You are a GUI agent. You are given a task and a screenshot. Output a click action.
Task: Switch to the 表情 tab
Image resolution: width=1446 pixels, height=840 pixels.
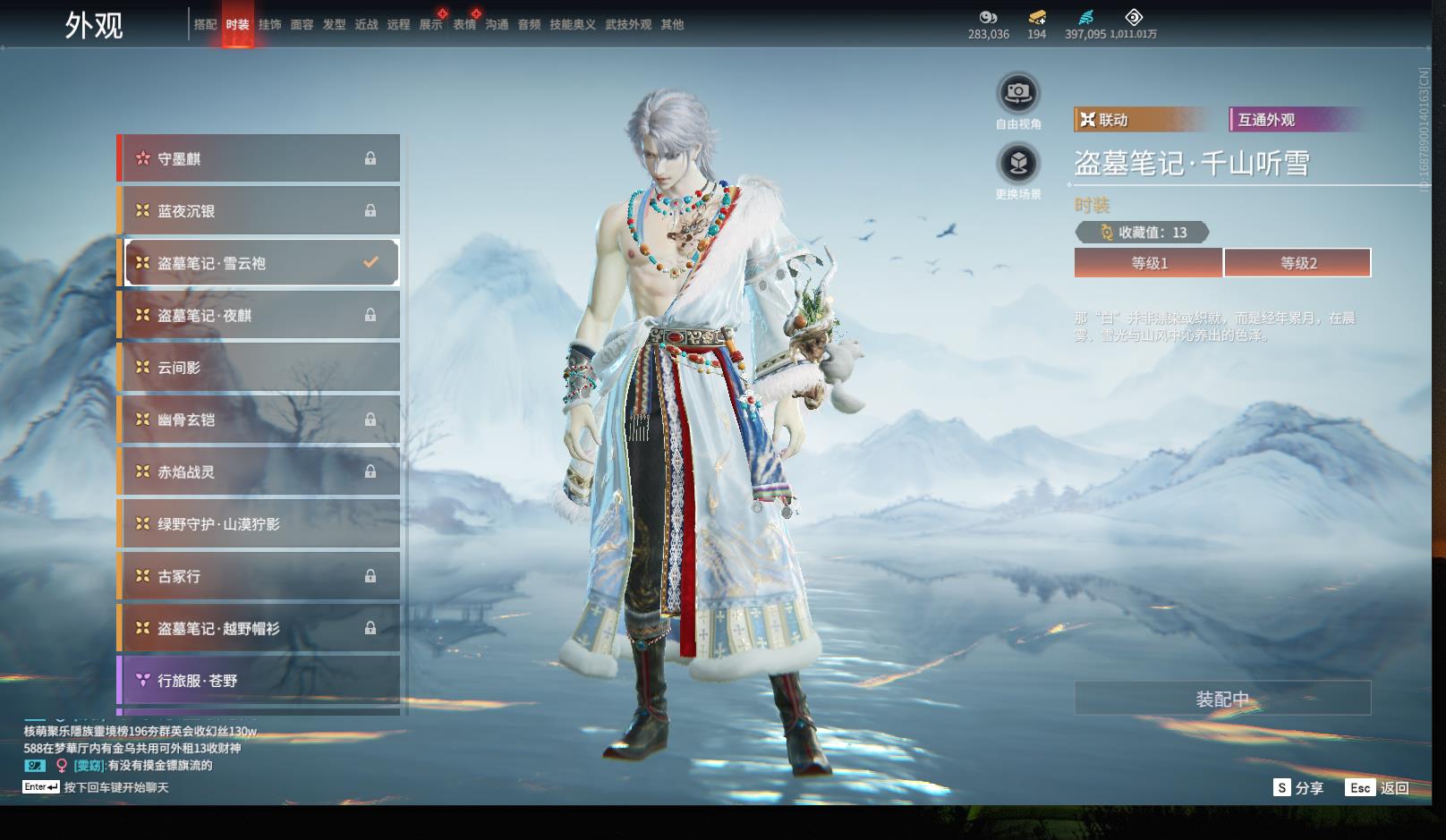pos(464,25)
